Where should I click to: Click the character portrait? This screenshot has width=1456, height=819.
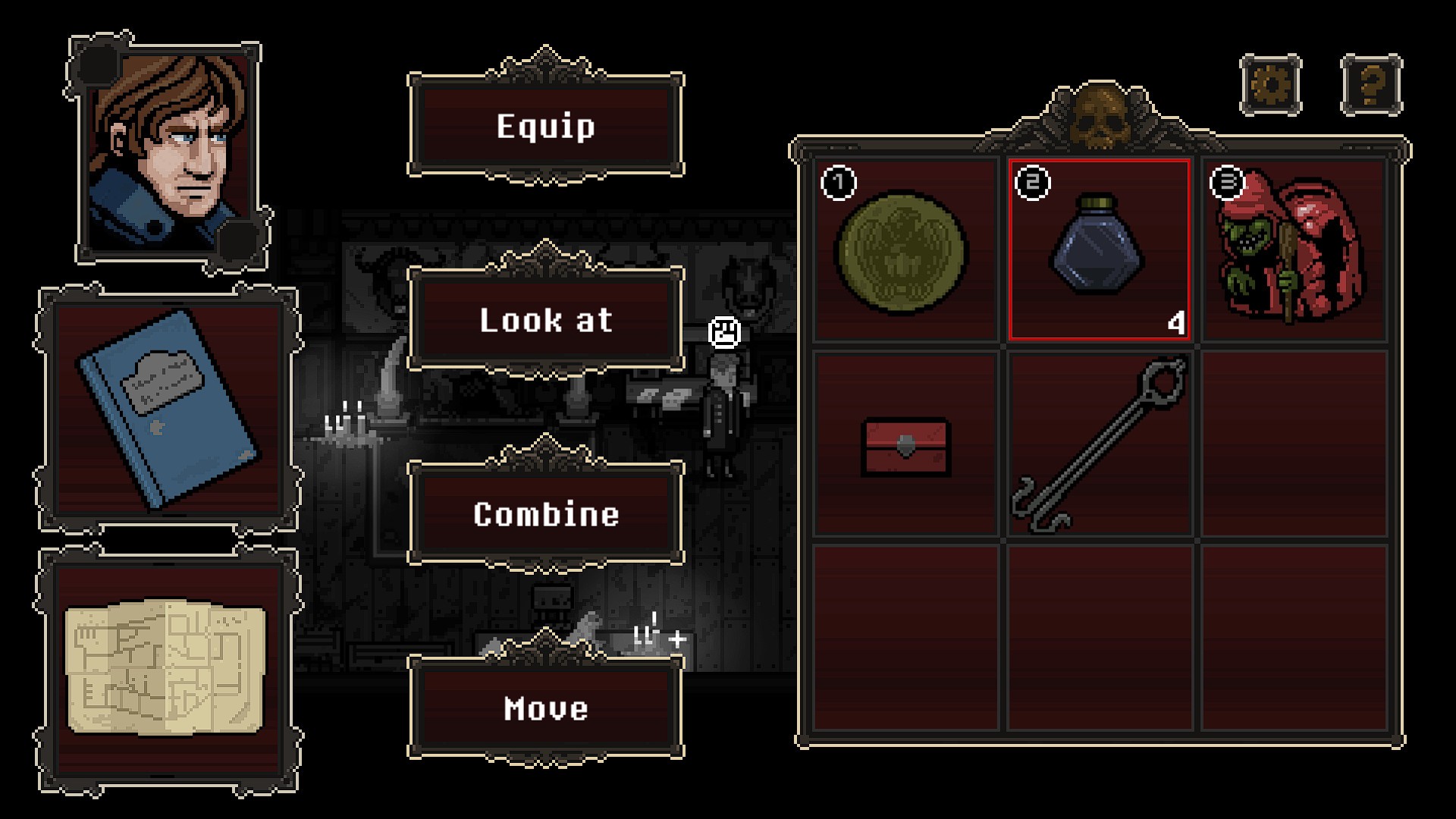click(168, 150)
